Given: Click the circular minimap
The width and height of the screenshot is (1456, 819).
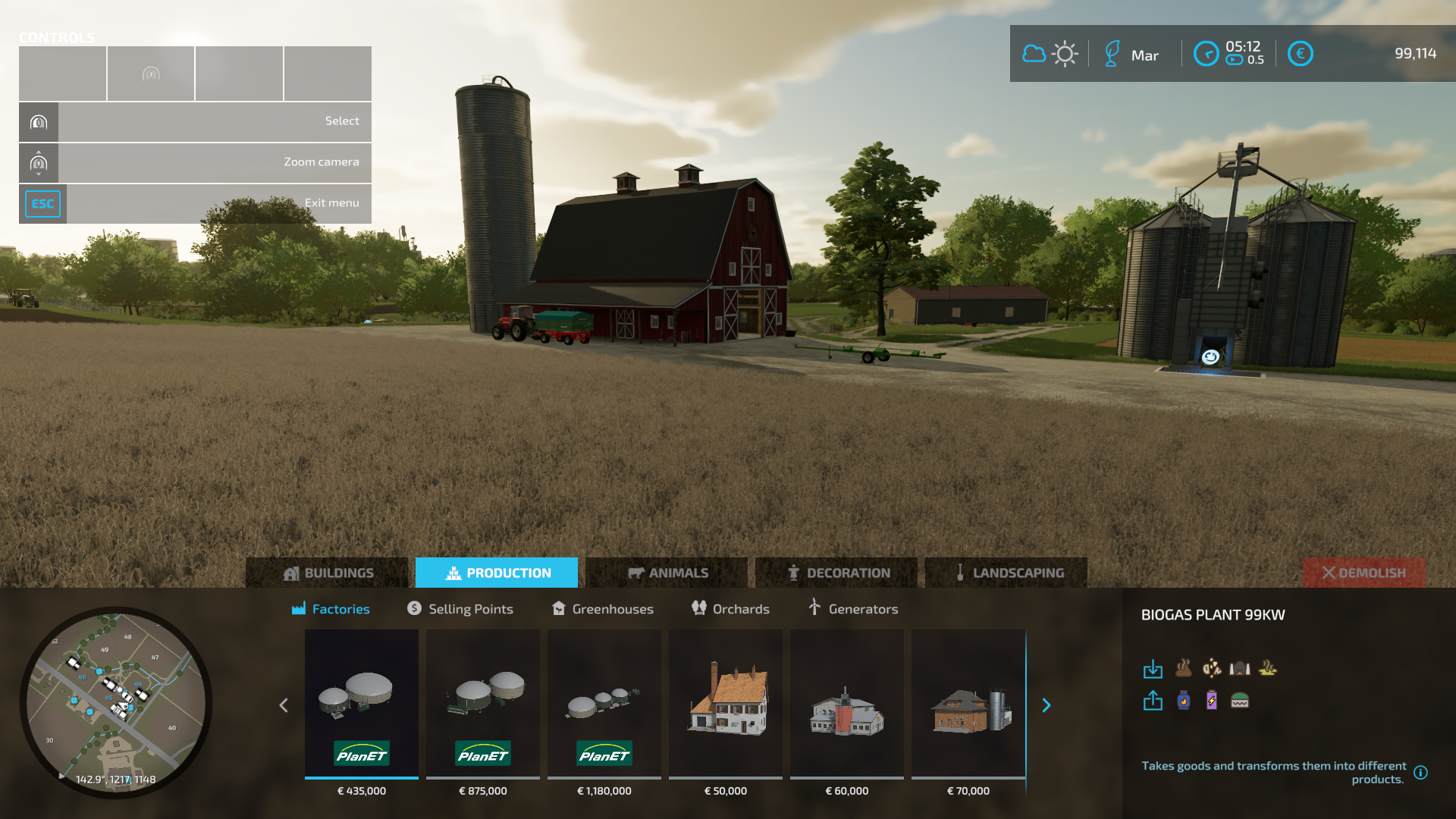Looking at the screenshot, I should pyautogui.click(x=116, y=702).
